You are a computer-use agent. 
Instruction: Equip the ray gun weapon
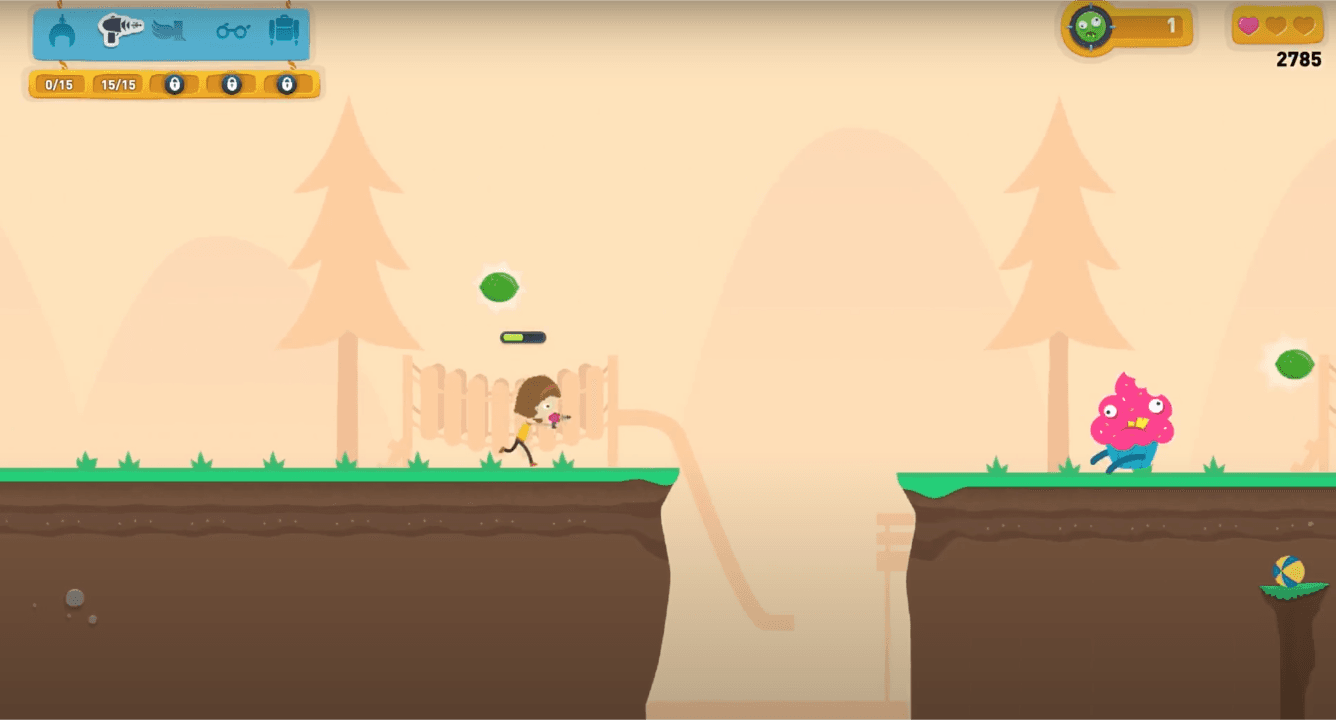[x=120, y=30]
